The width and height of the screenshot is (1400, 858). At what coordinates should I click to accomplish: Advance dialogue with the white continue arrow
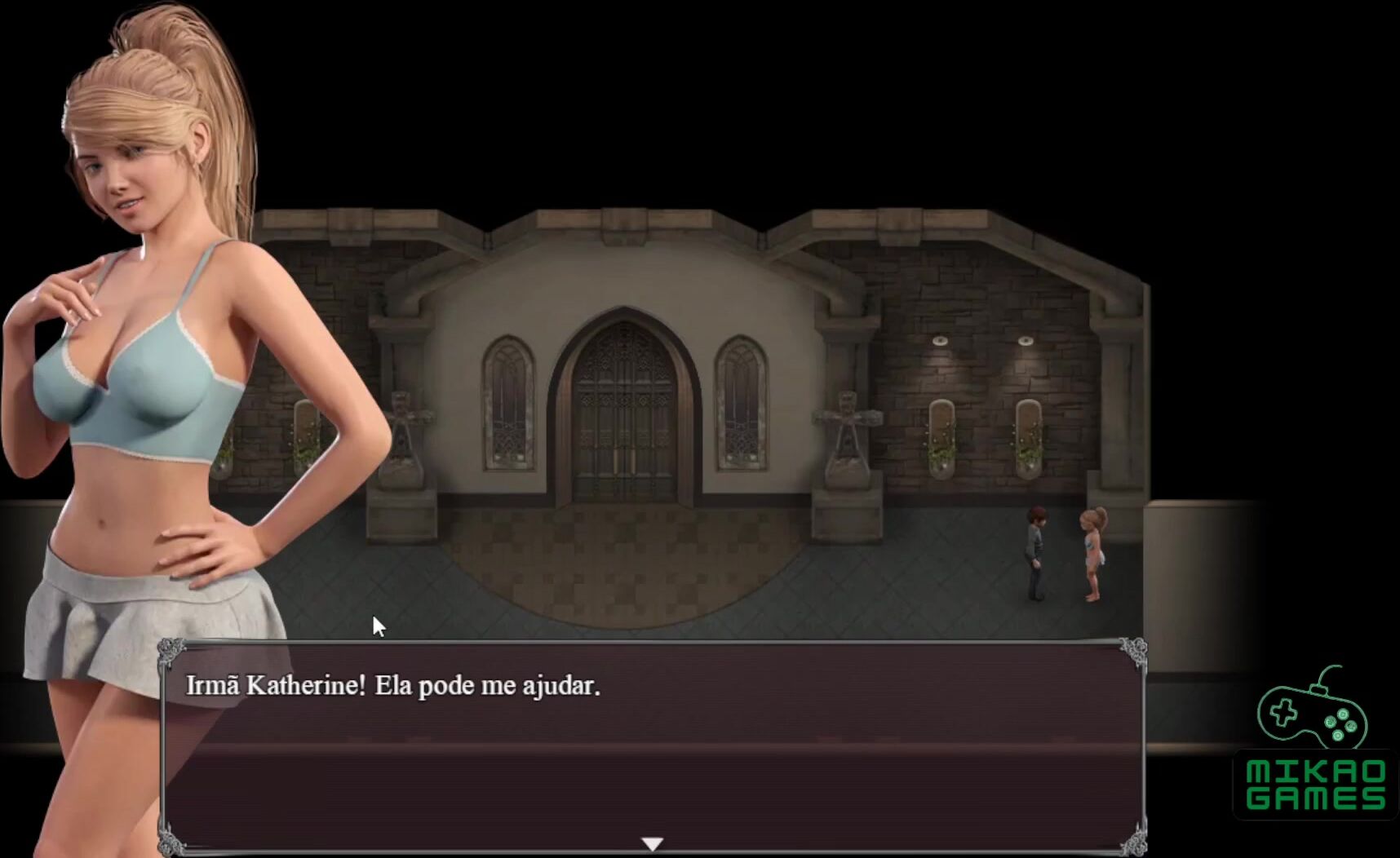point(652,843)
